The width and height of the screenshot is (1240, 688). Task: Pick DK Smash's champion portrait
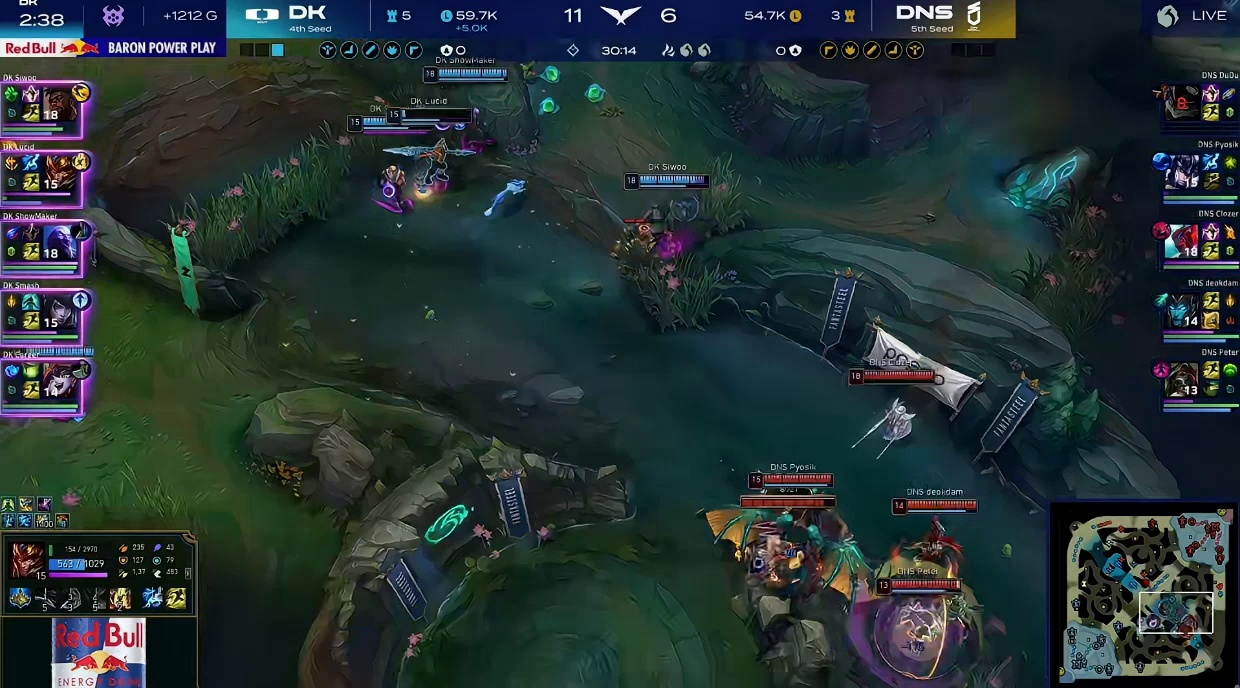58,310
